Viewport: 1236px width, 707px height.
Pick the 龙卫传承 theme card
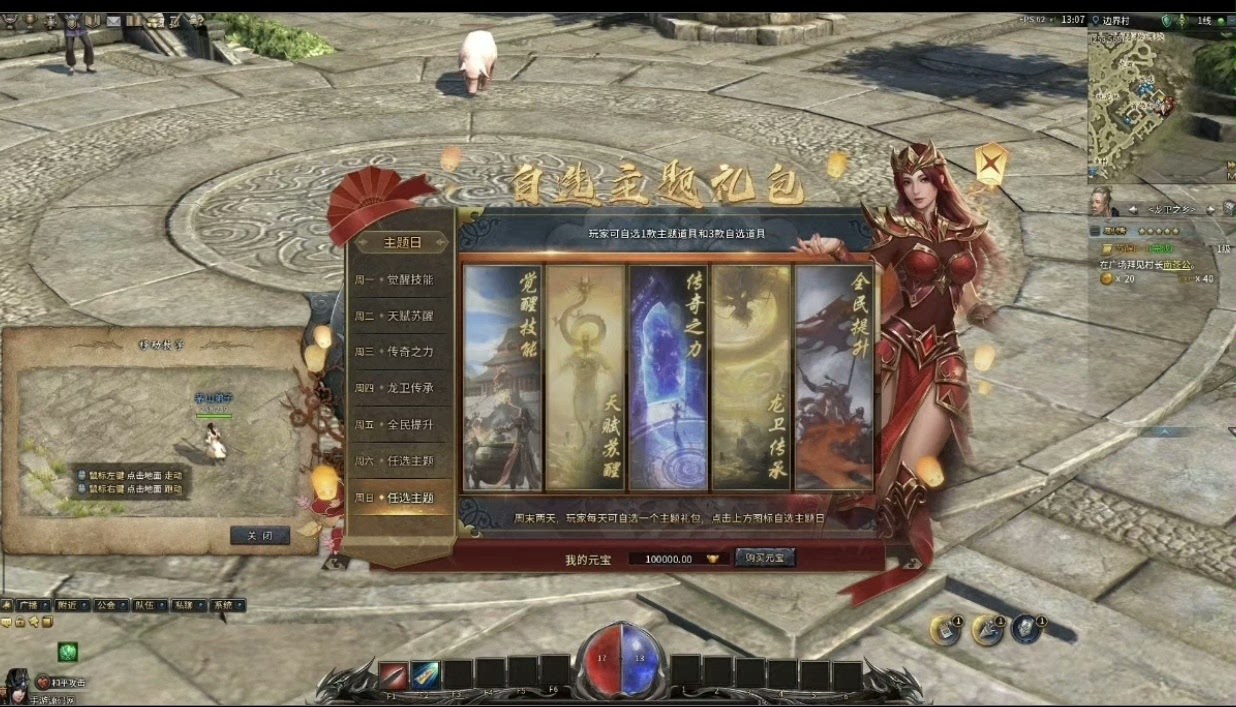pyautogui.click(x=752, y=378)
